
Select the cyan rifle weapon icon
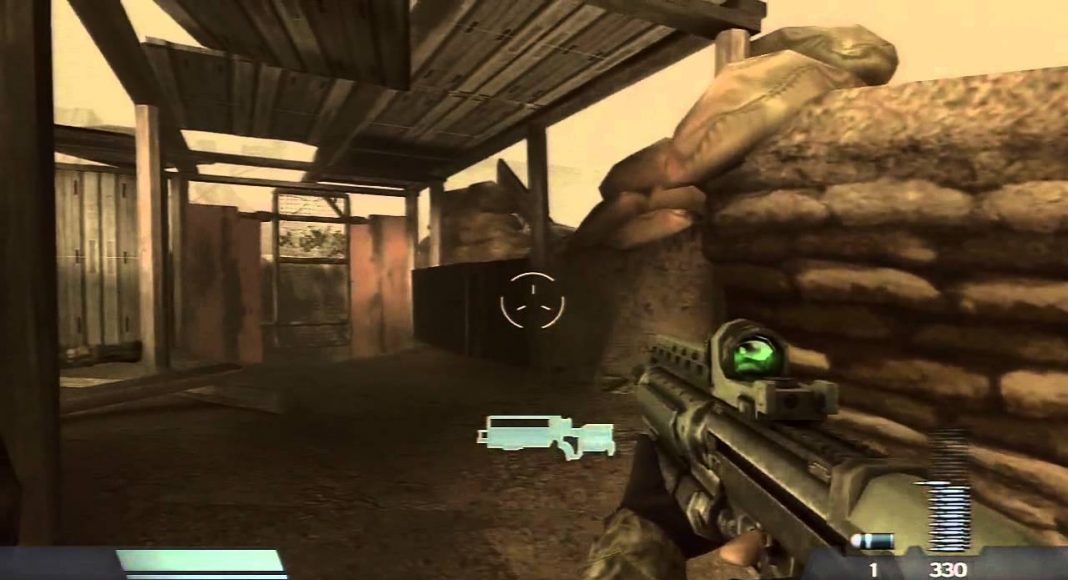pyautogui.click(x=545, y=436)
